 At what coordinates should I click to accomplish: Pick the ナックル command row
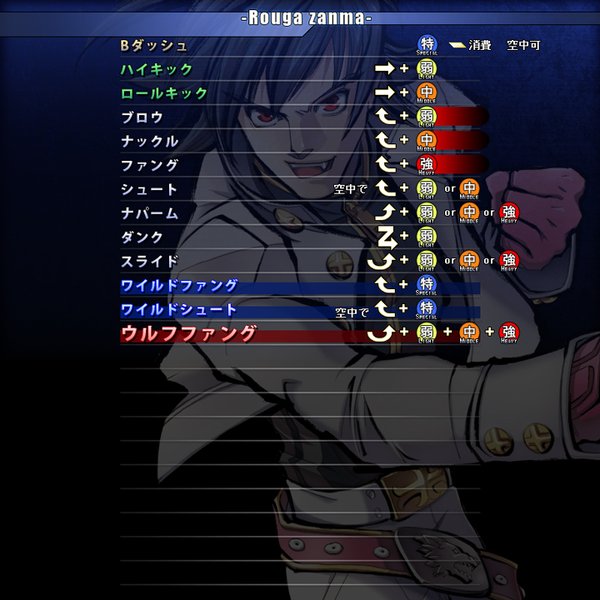149,141
